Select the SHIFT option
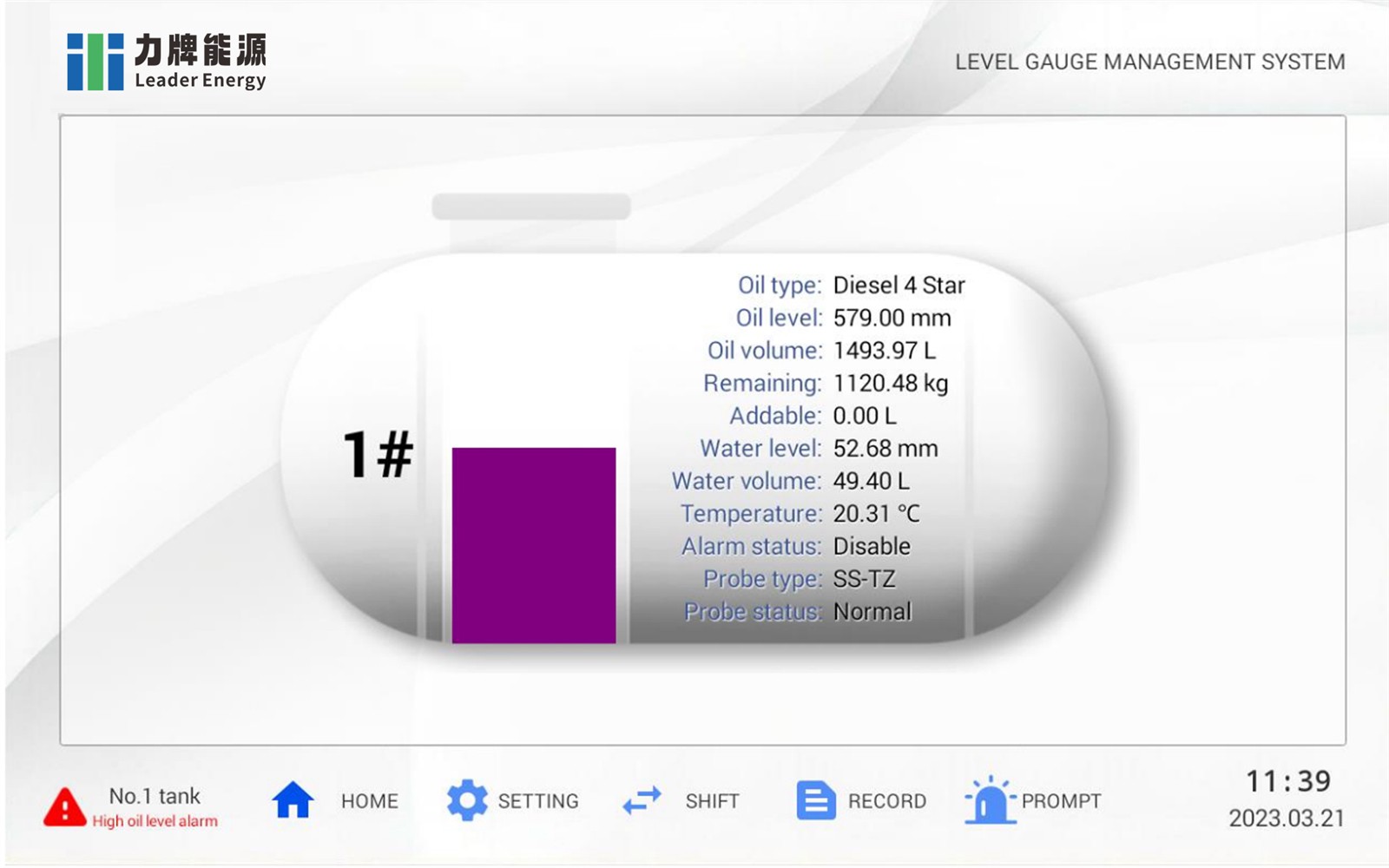The image size is (1389, 868). 681,800
